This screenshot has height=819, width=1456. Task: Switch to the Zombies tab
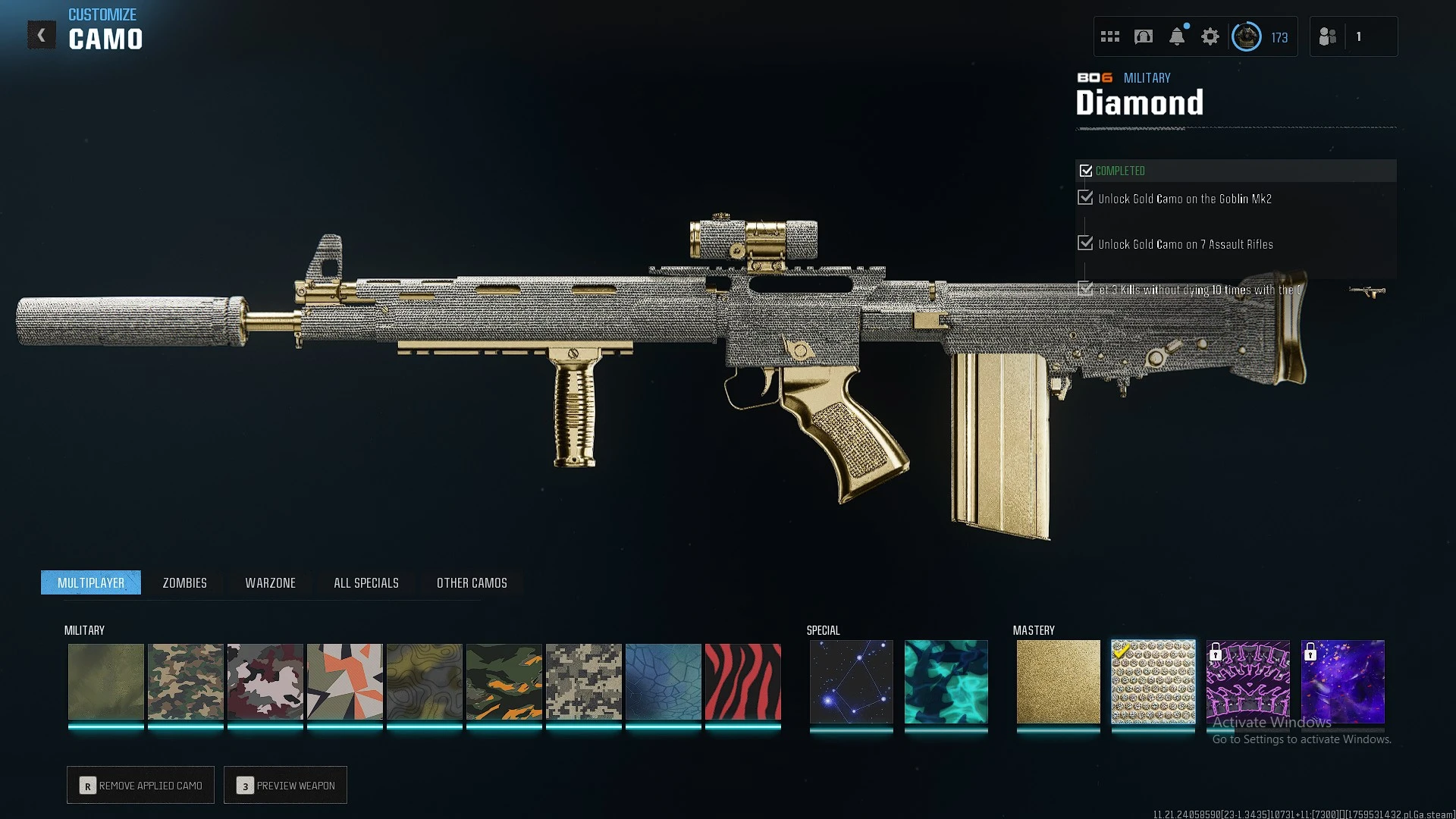184,582
